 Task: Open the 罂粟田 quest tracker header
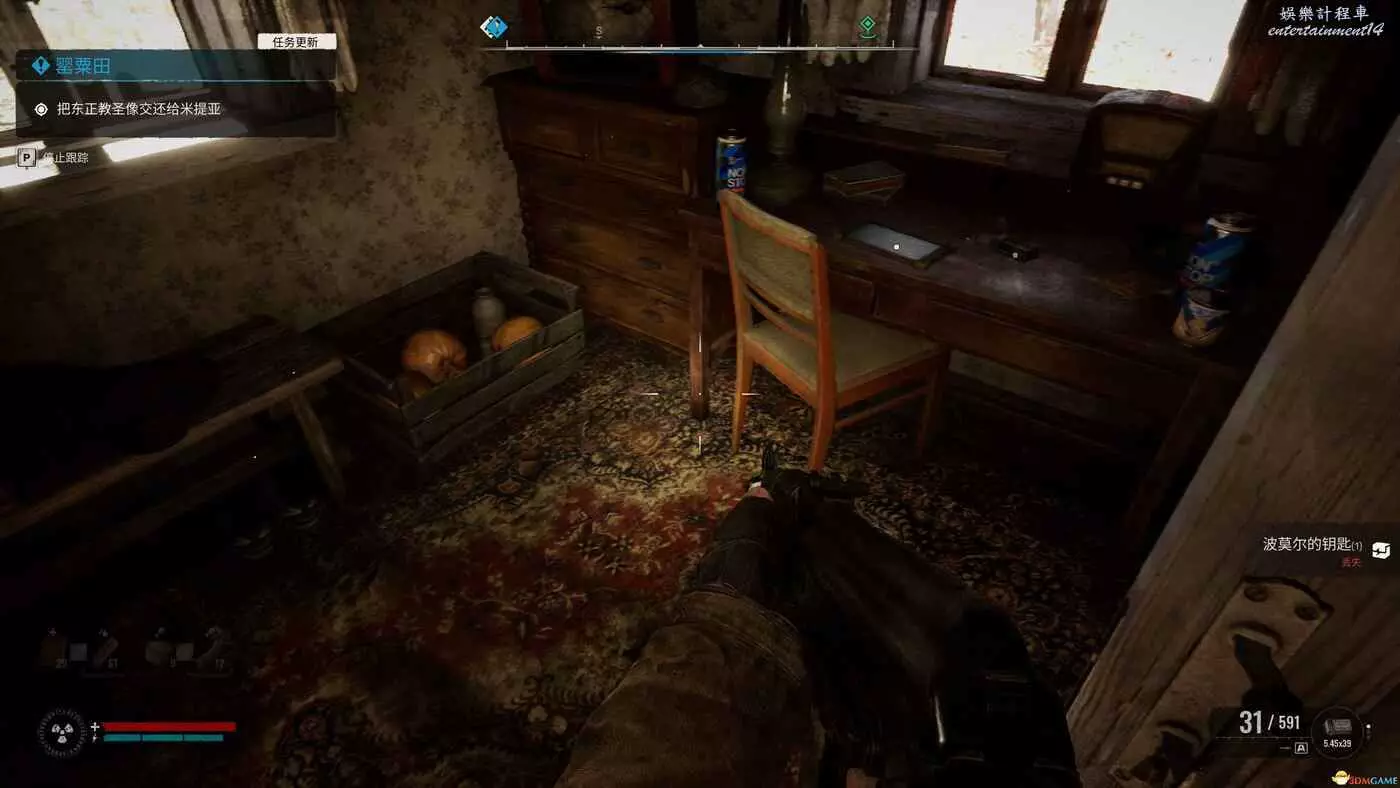[x=84, y=66]
